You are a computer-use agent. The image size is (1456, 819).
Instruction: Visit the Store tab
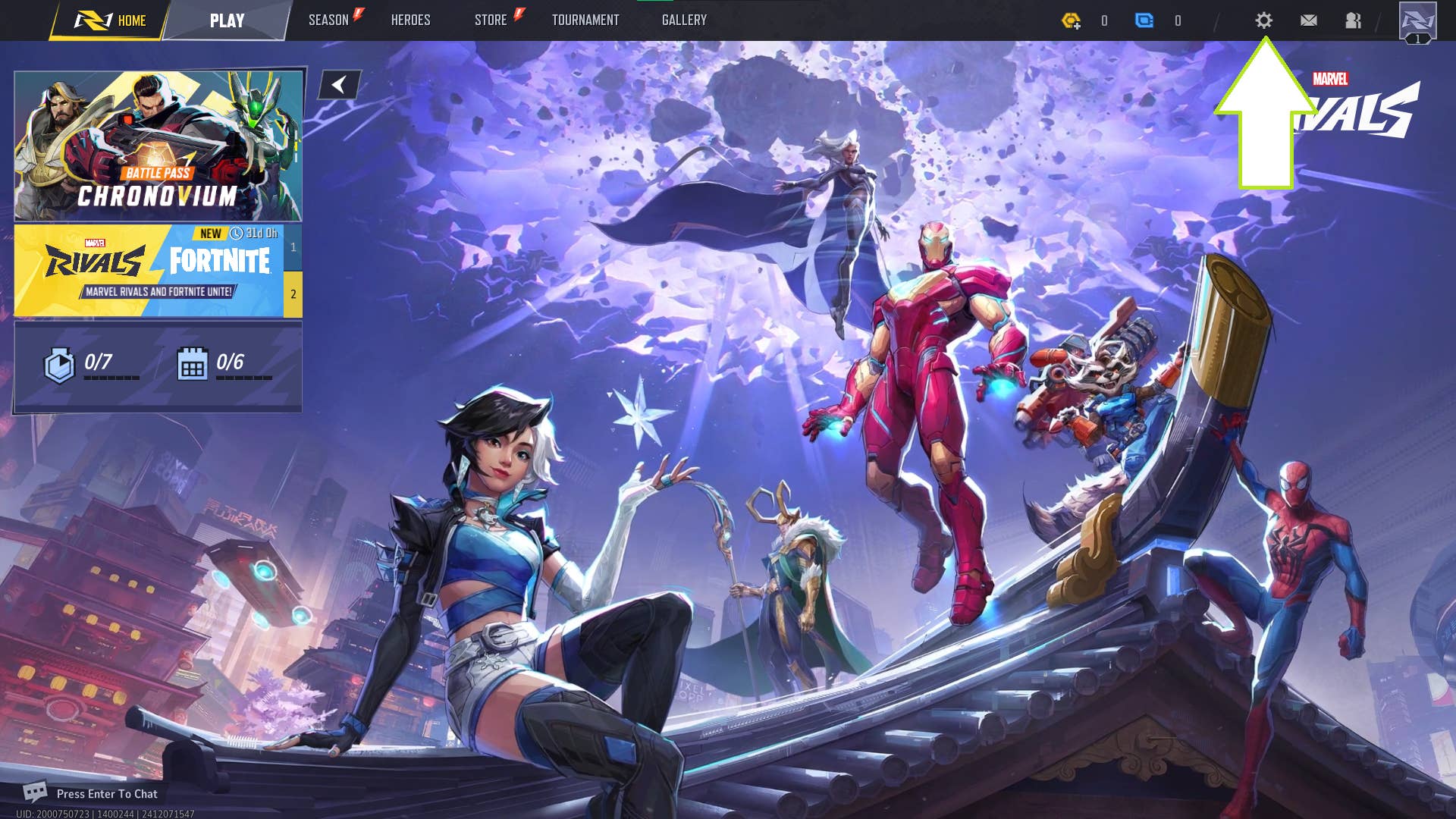tap(491, 20)
